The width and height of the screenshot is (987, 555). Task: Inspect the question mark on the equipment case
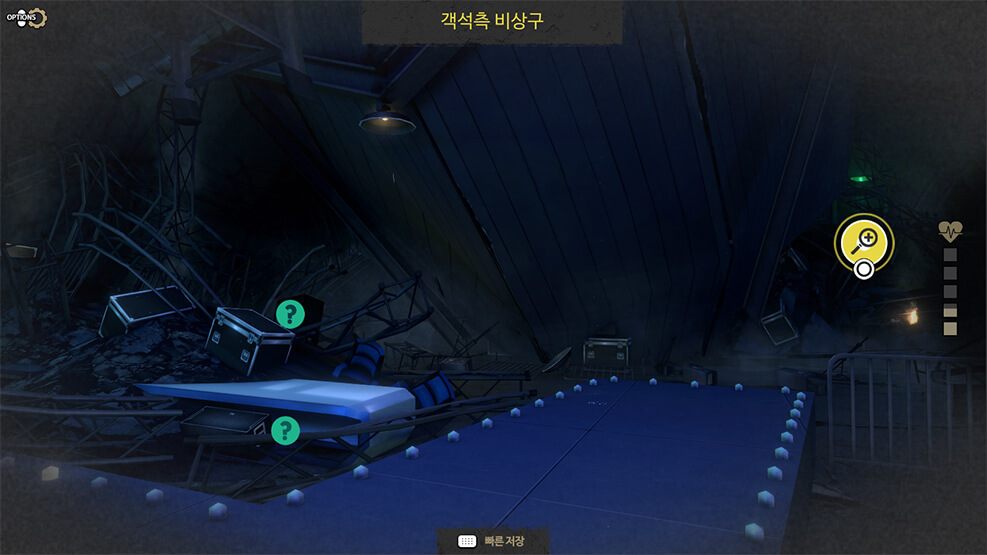290,315
